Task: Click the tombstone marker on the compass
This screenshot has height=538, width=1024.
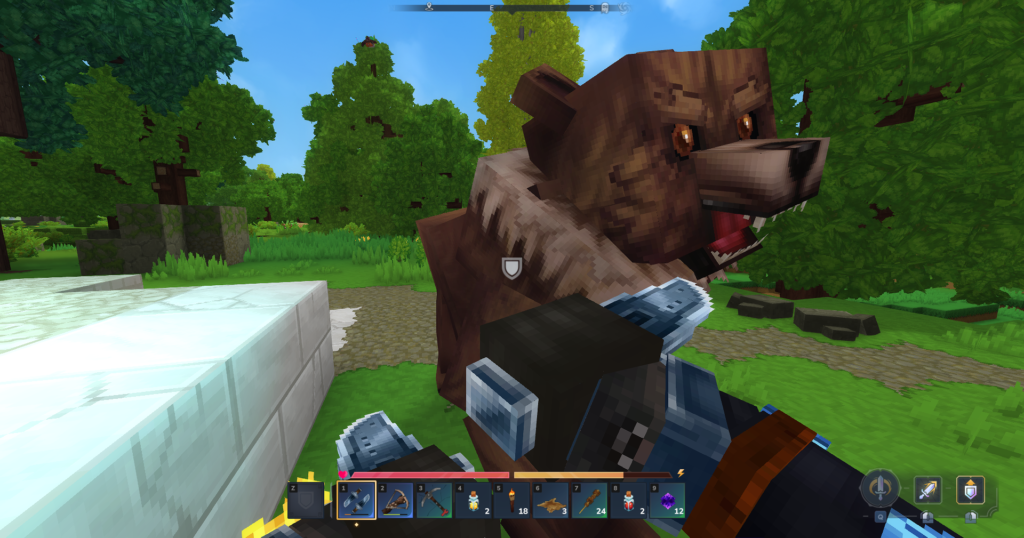Action: point(604,8)
